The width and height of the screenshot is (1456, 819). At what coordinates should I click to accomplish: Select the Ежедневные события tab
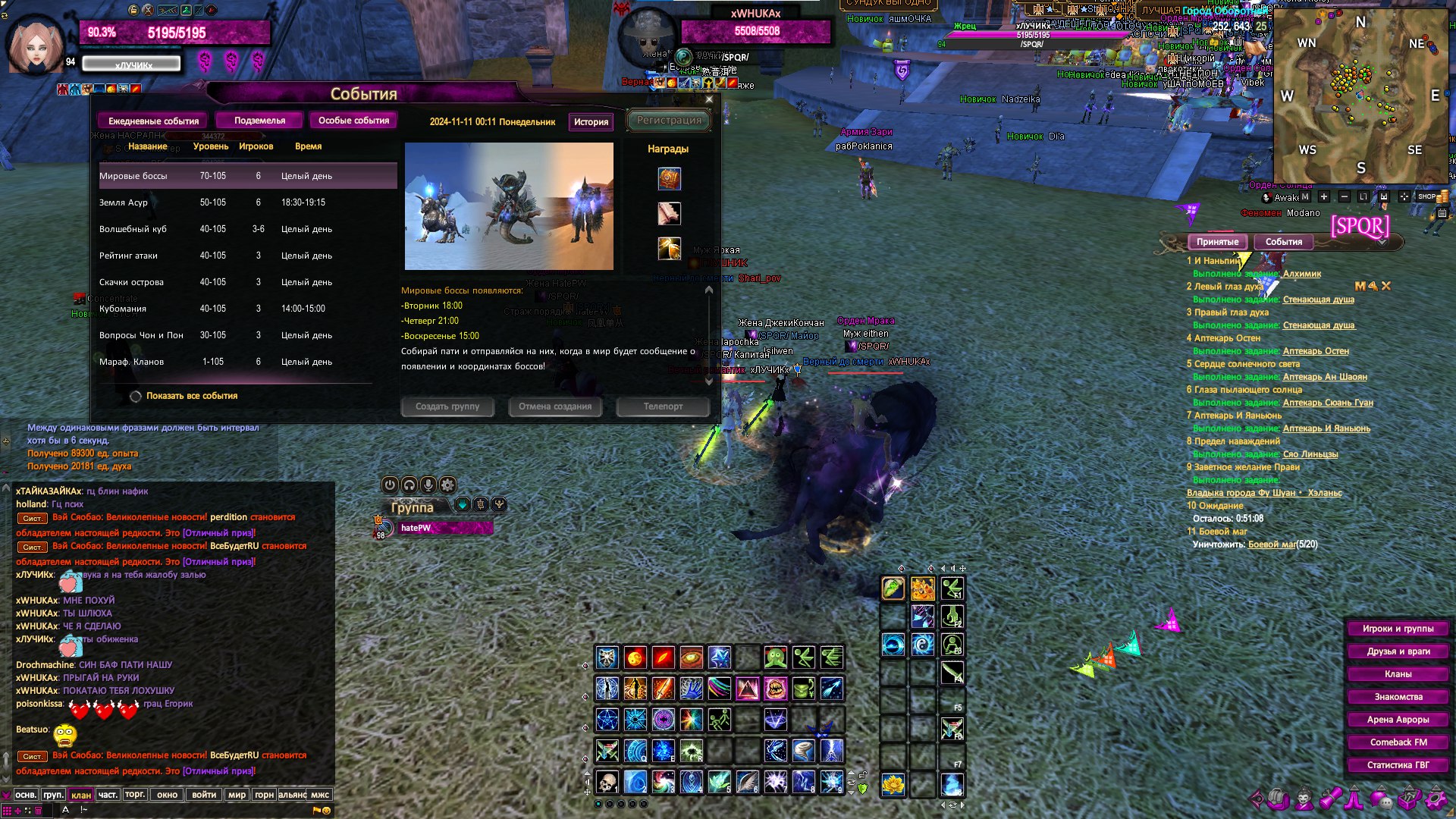click(x=153, y=121)
